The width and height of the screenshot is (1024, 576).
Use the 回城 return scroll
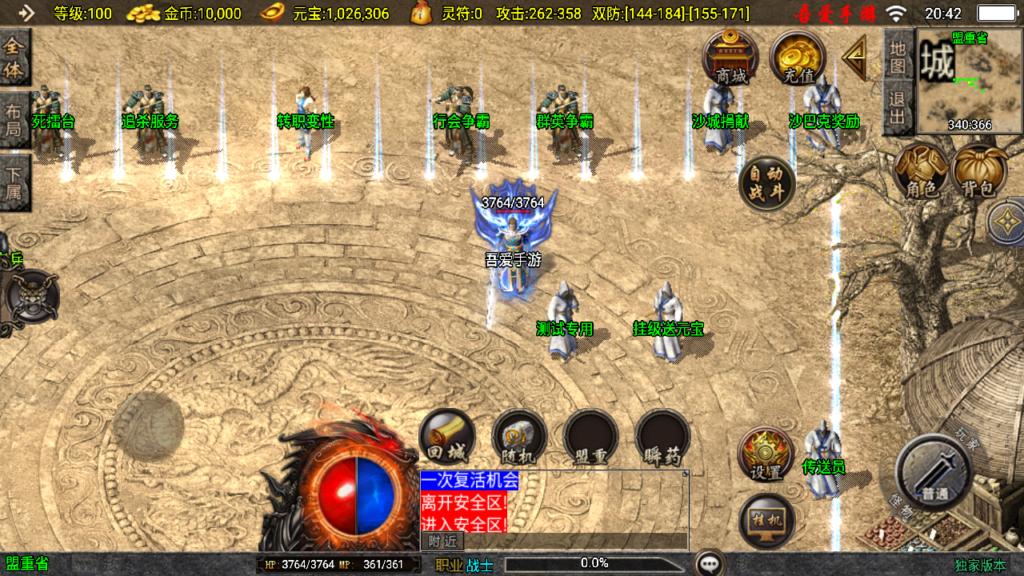tap(446, 437)
